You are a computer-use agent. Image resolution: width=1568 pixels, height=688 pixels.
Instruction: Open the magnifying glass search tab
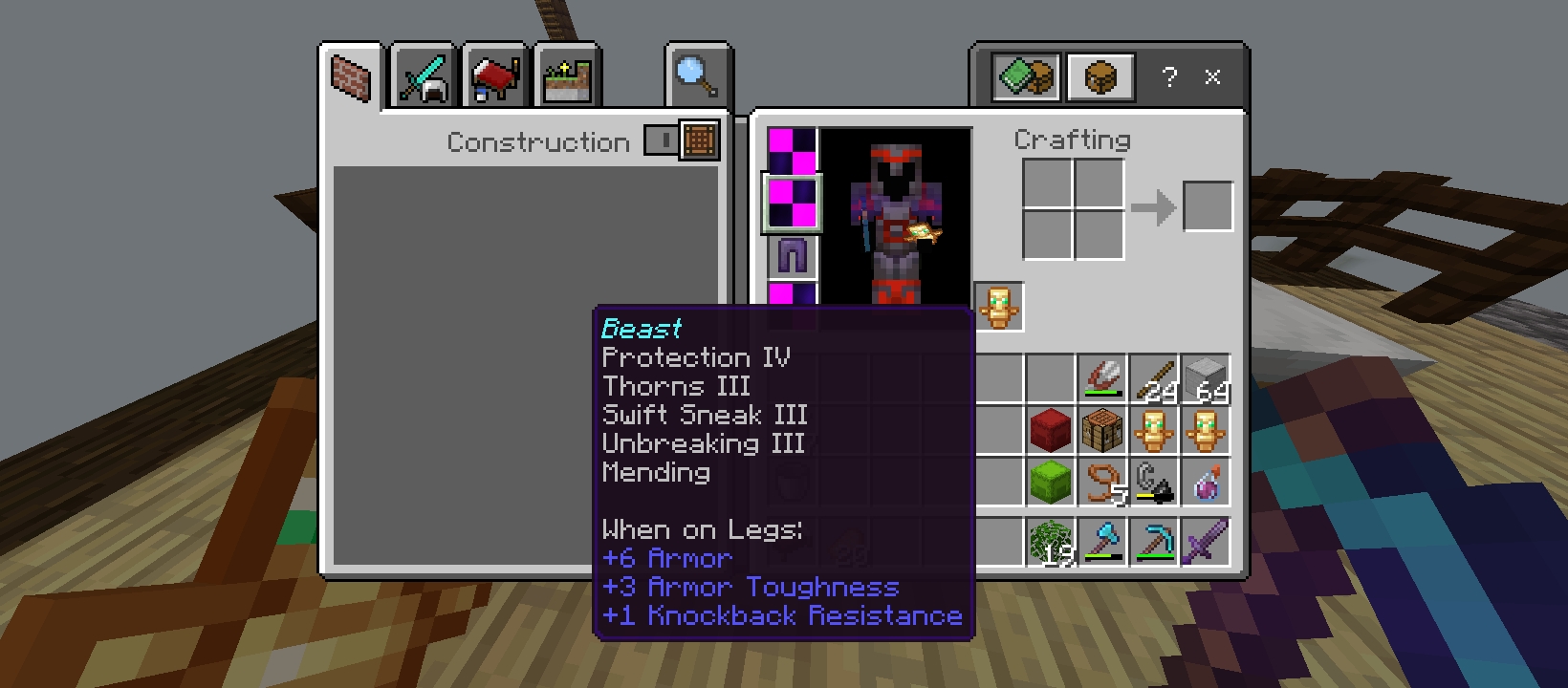[x=698, y=75]
